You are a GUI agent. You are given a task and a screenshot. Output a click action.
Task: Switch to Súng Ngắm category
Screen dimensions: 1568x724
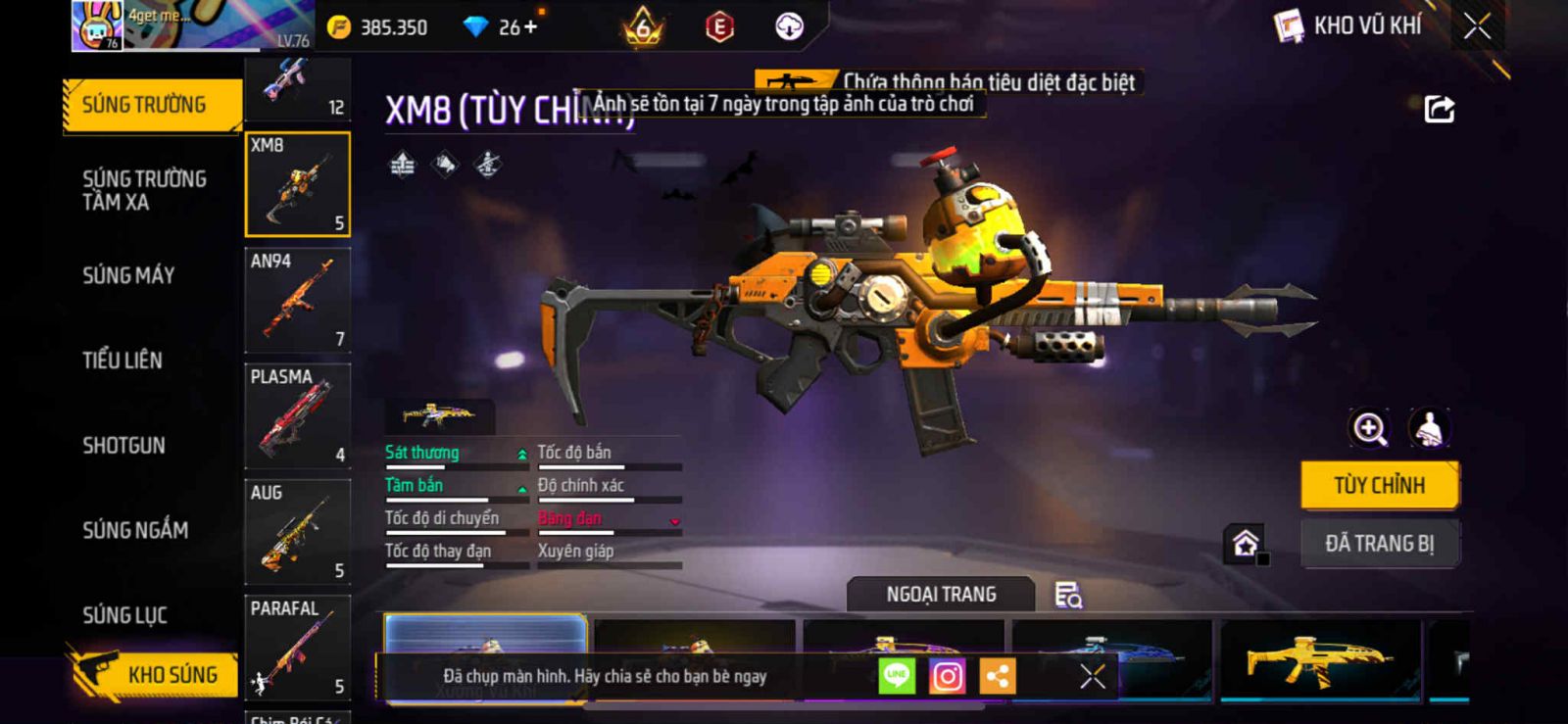pos(135,530)
